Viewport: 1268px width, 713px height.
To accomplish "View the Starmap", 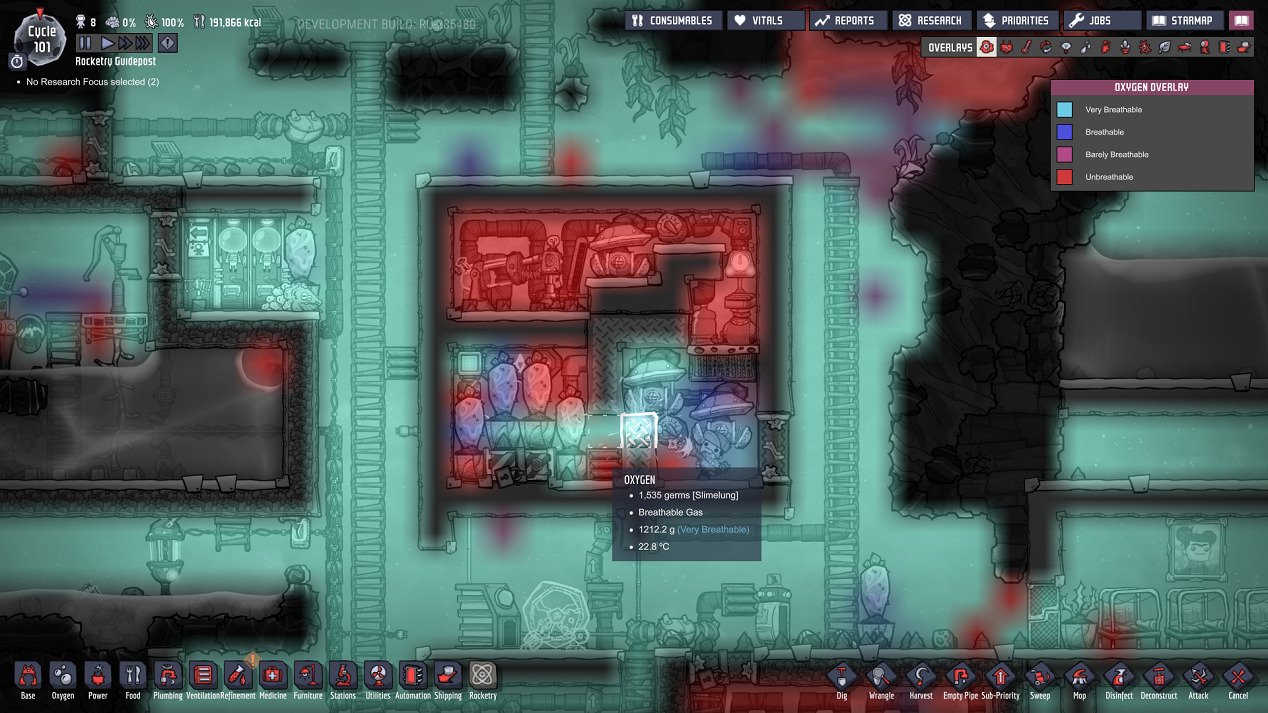I will pos(1186,20).
